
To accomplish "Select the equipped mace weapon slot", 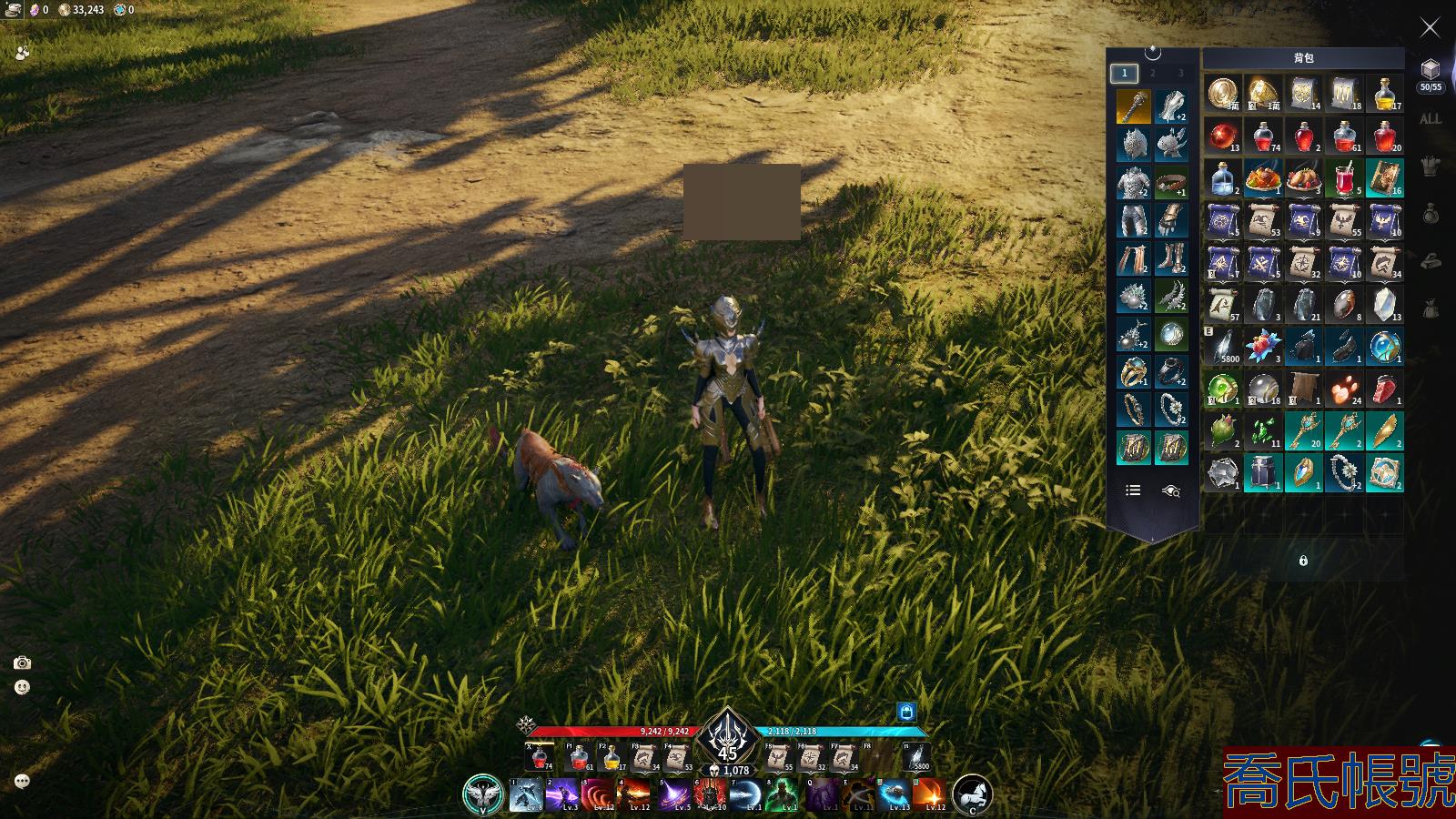I will click(x=1133, y=106).
